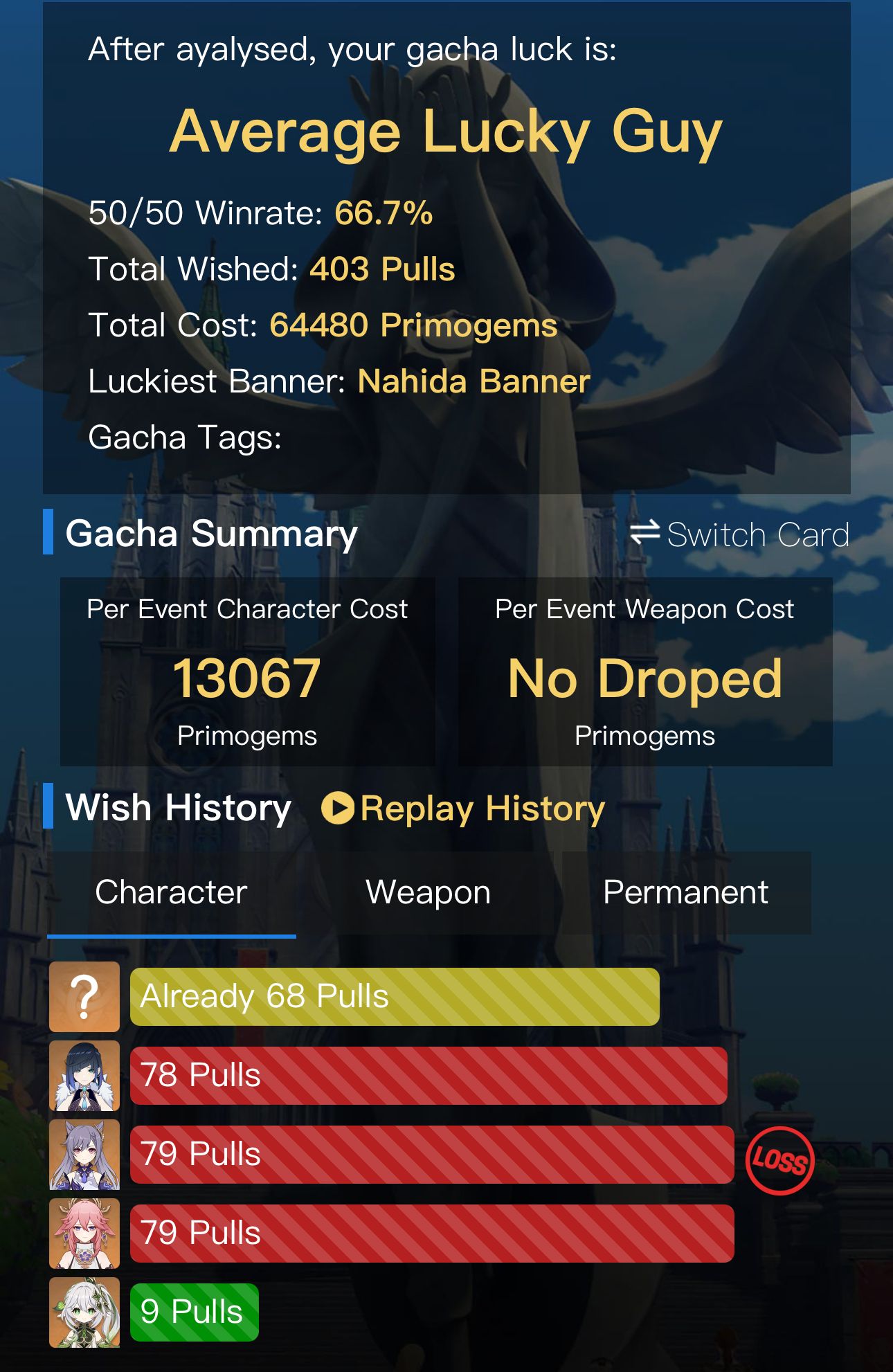Click the Keqing character portrait
The image size is (893, 1372).
84,1153
